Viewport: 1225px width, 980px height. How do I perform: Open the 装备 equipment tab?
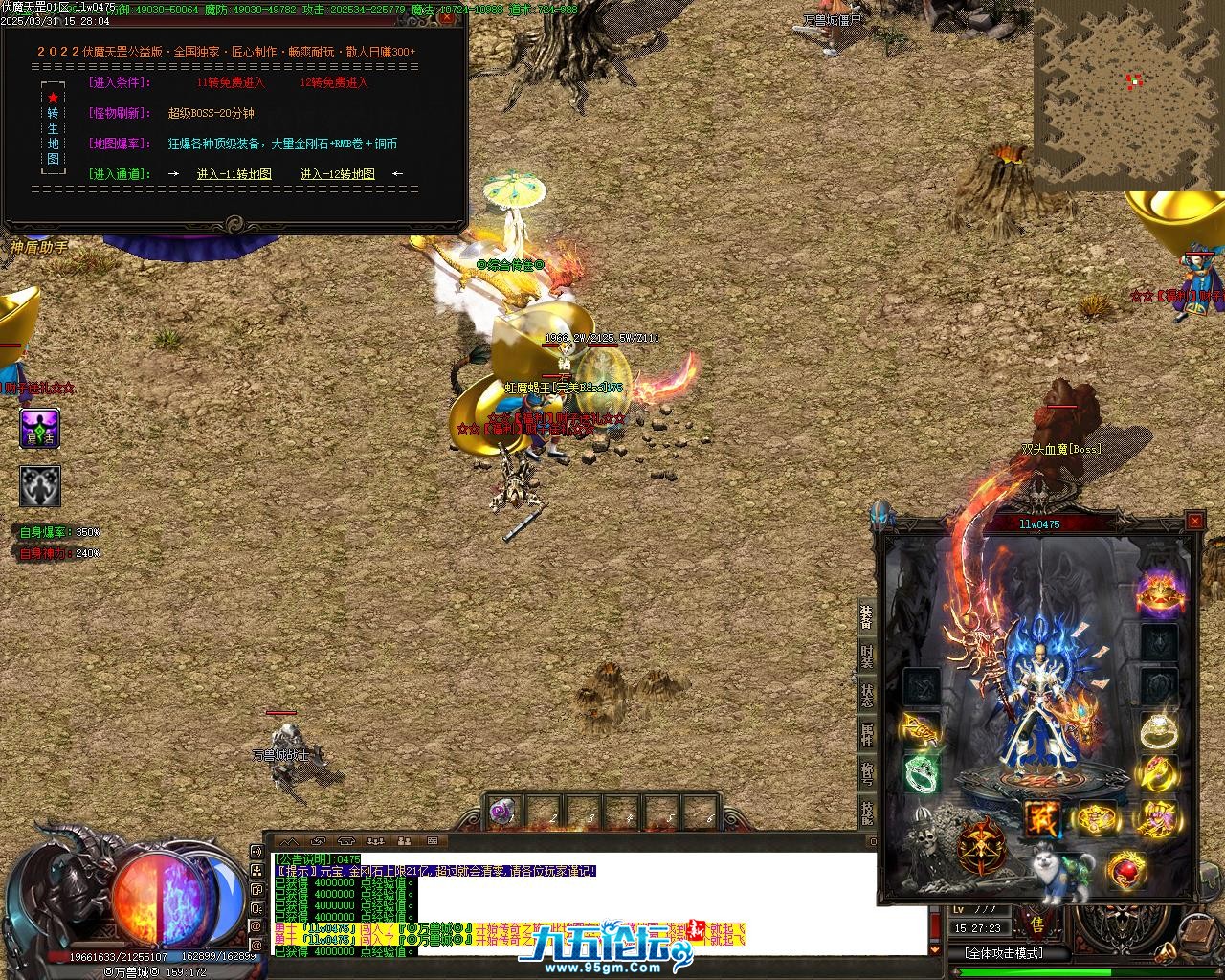point(865,618)
